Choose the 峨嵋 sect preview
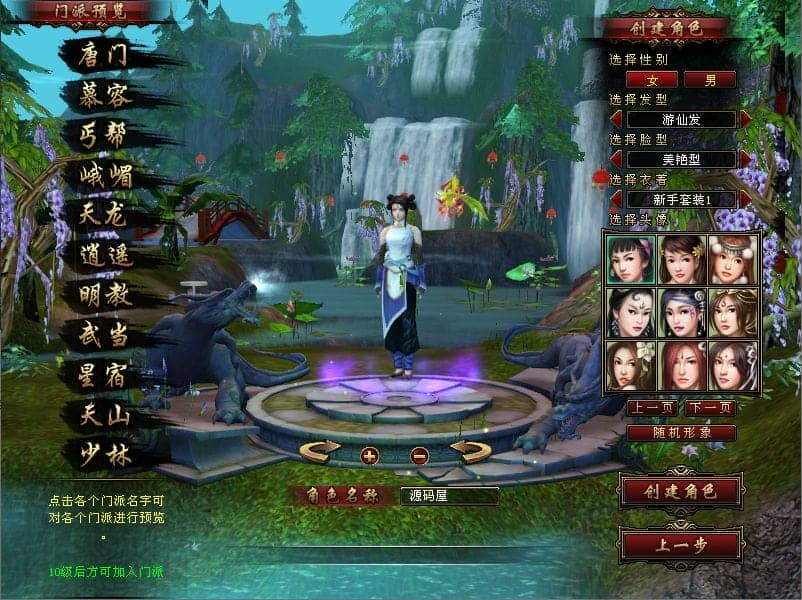This screenshot has height=600, width=802. point(104,175)
